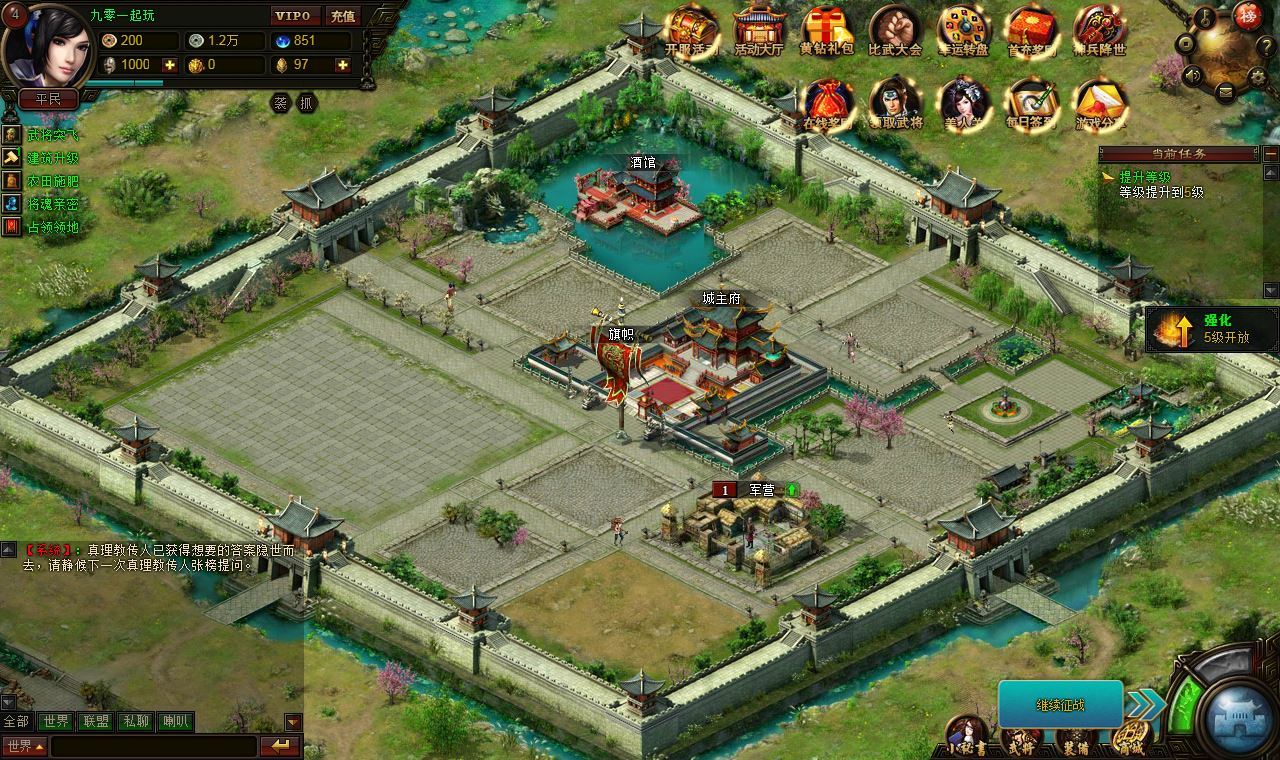Enter the 比武大会 fist tournament
Screen dimensions: 1280x760
894,30
